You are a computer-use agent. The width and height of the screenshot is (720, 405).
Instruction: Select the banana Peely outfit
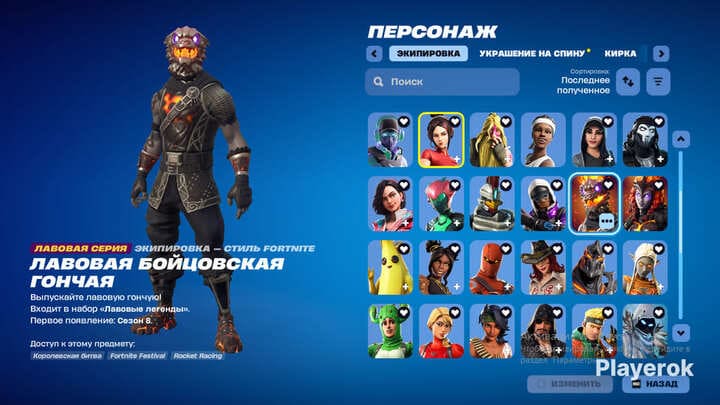click(390, 266)
